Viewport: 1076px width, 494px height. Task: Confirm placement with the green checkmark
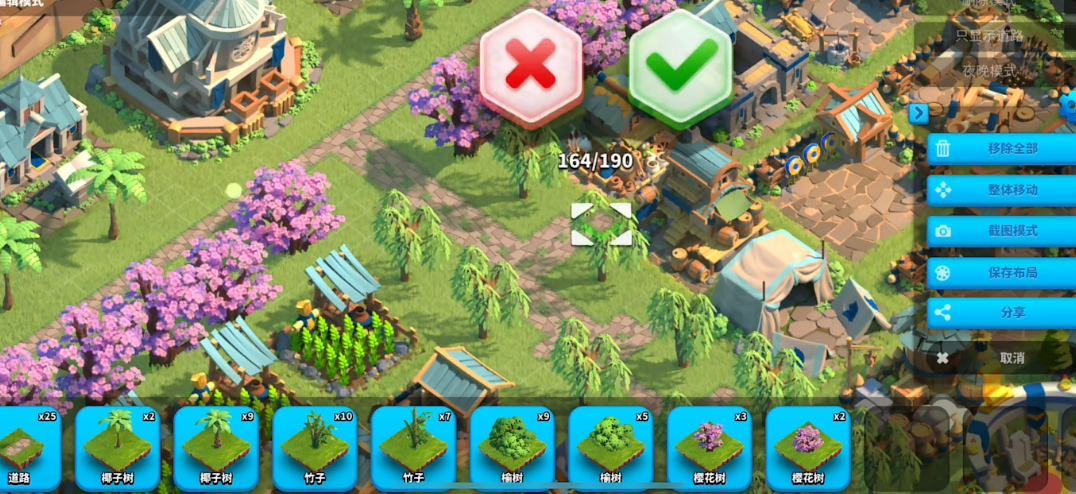681,67
